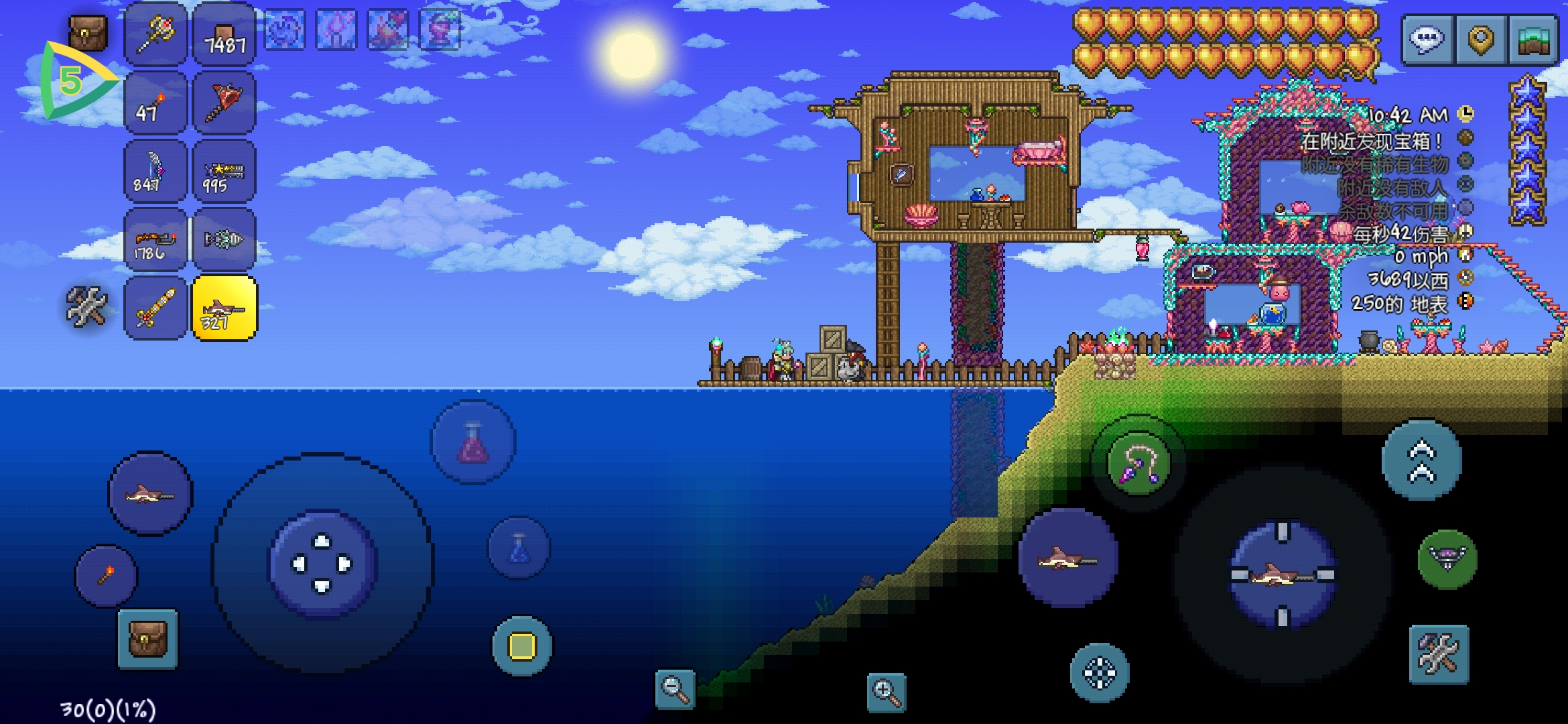Use the blue mana potion button
1568x724 pixels.
(519, 548)
